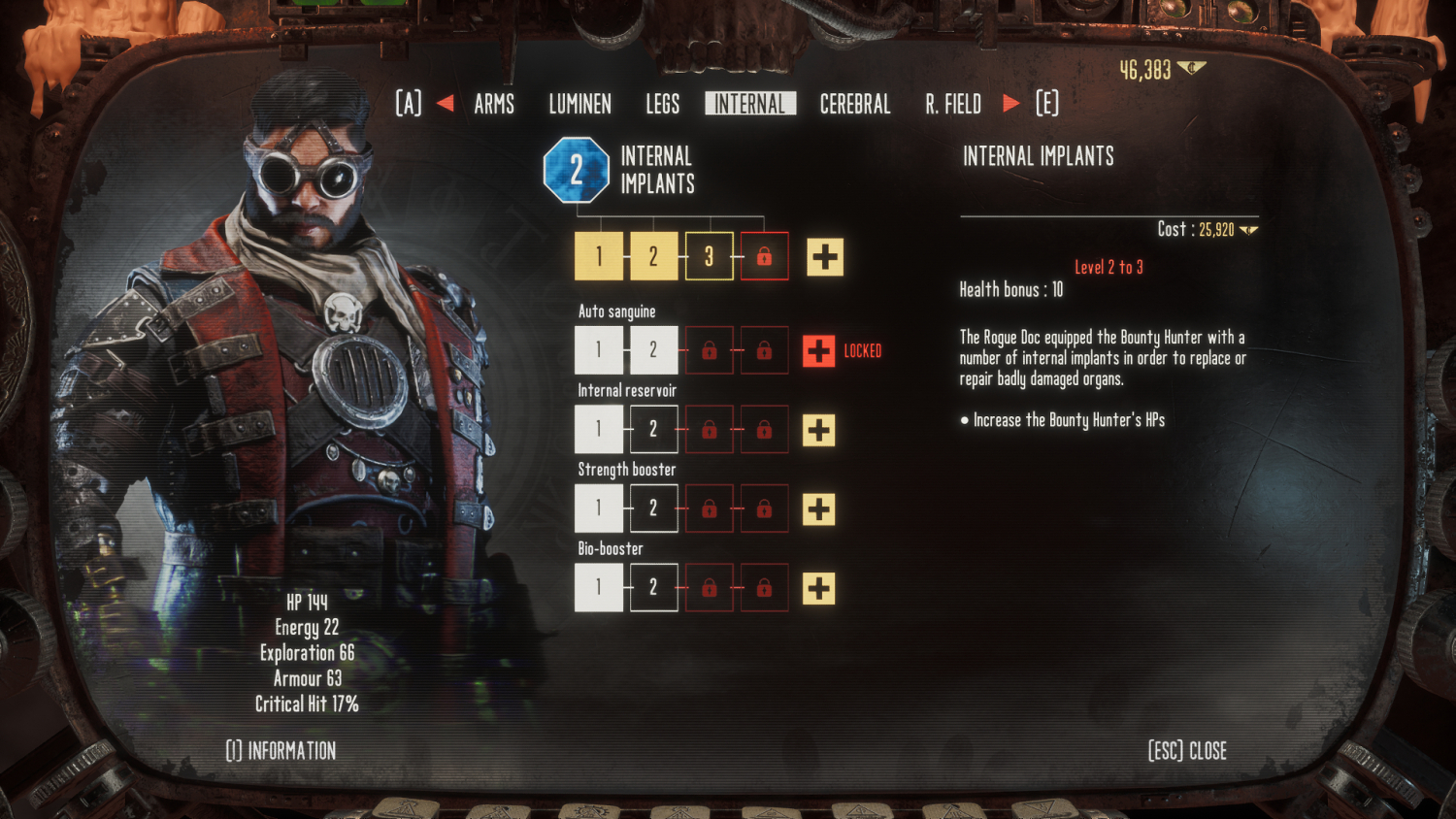Select the locked fourth Internal Implants level
Viewport: 1456px width, 819px height.
(764, 256)
